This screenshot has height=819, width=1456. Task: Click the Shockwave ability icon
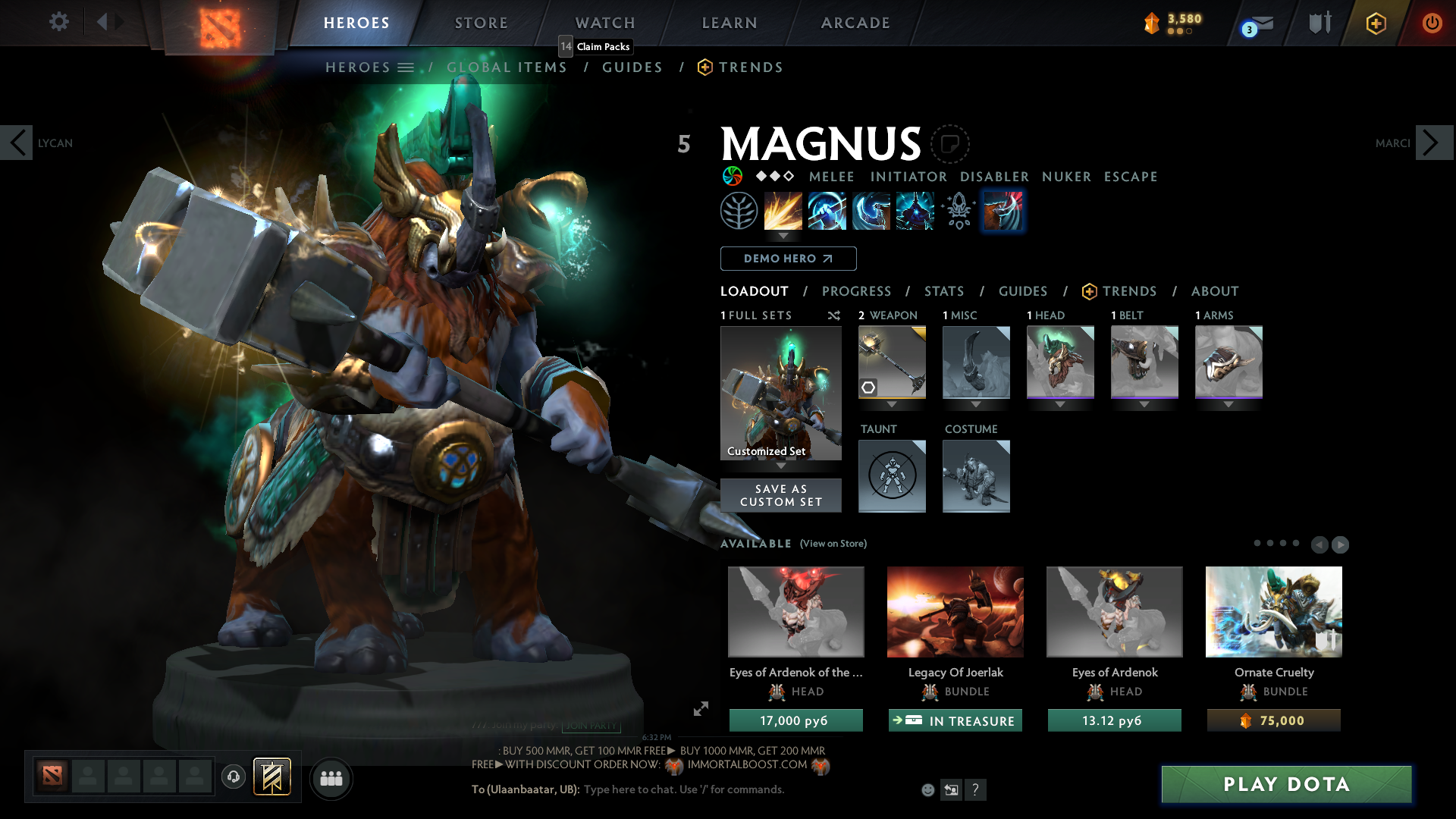tap(783, 211)
